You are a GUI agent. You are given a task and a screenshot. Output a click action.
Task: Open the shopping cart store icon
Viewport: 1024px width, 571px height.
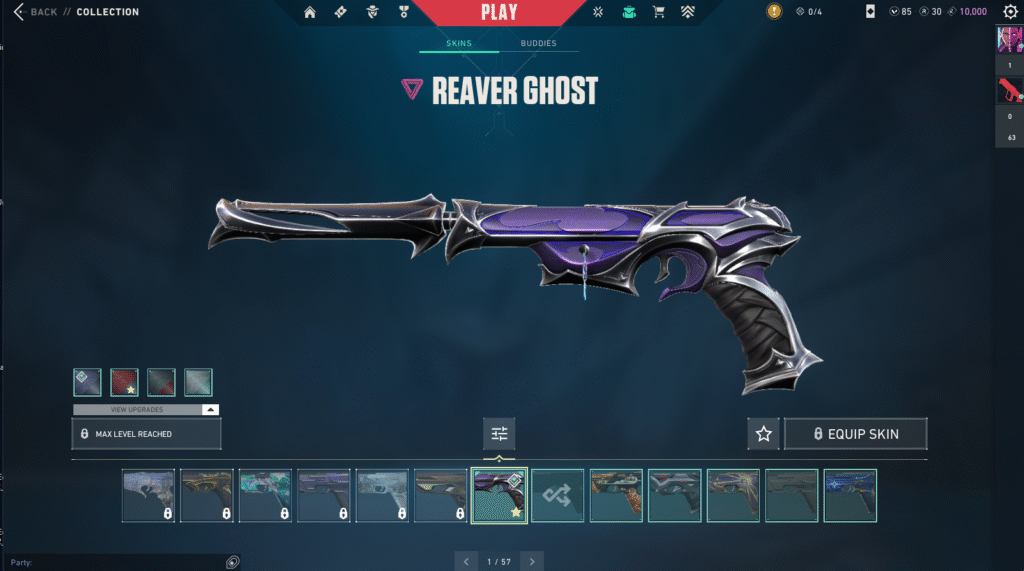coord(658,12)
